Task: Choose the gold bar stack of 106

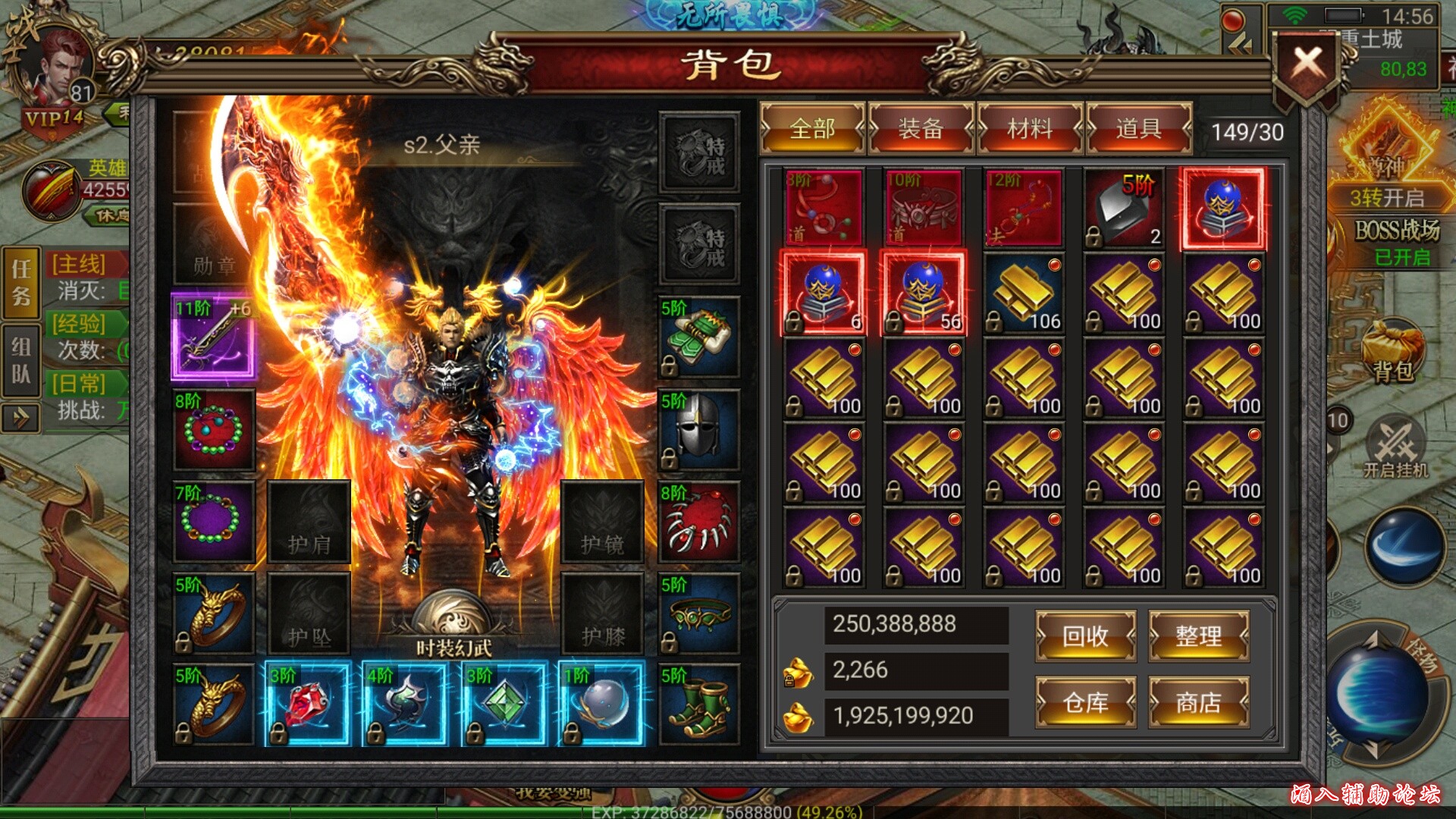Action: pyautogui.click(x=1024, y=293)
